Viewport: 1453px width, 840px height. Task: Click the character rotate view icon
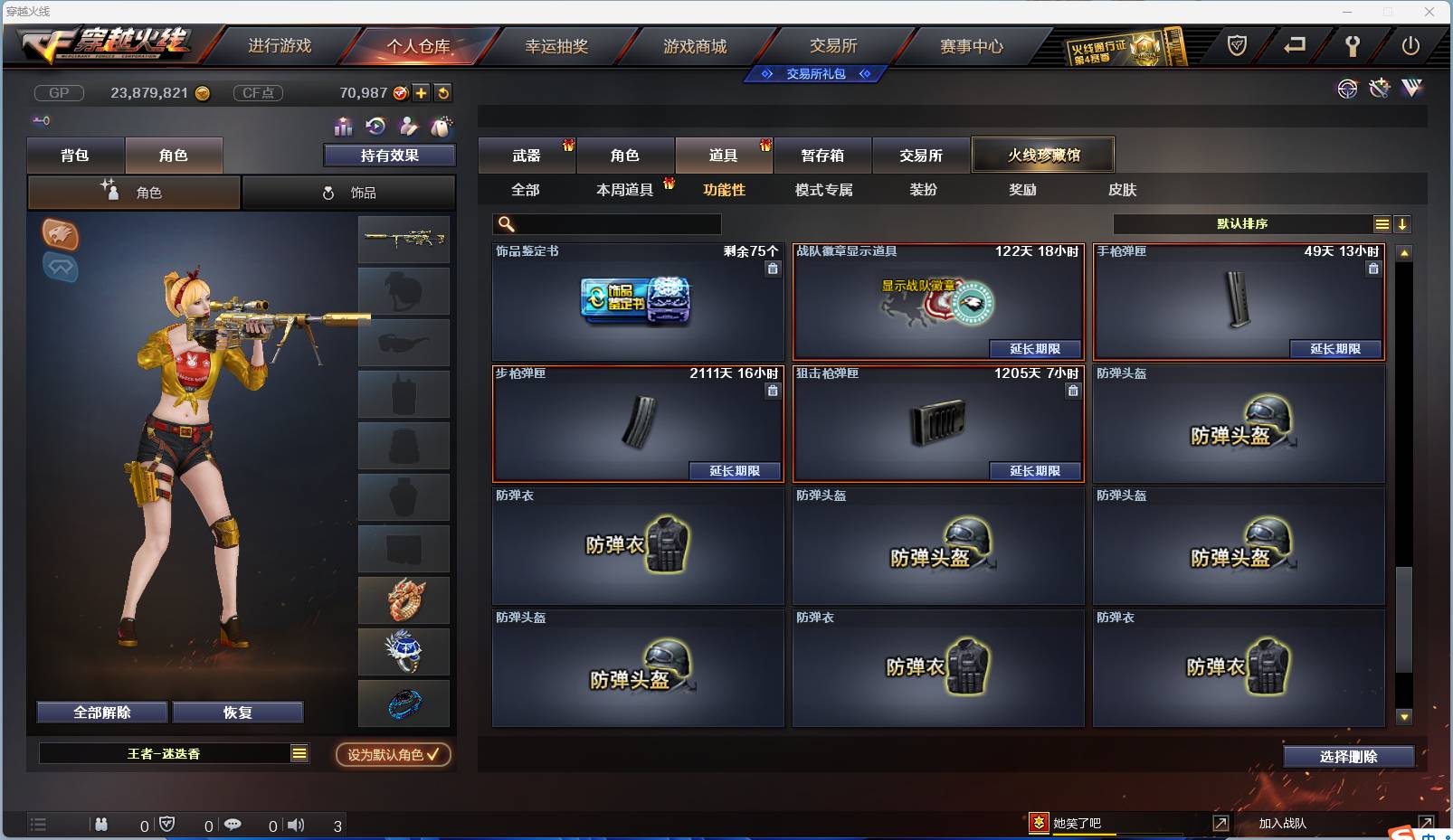(x=374, y=127)
